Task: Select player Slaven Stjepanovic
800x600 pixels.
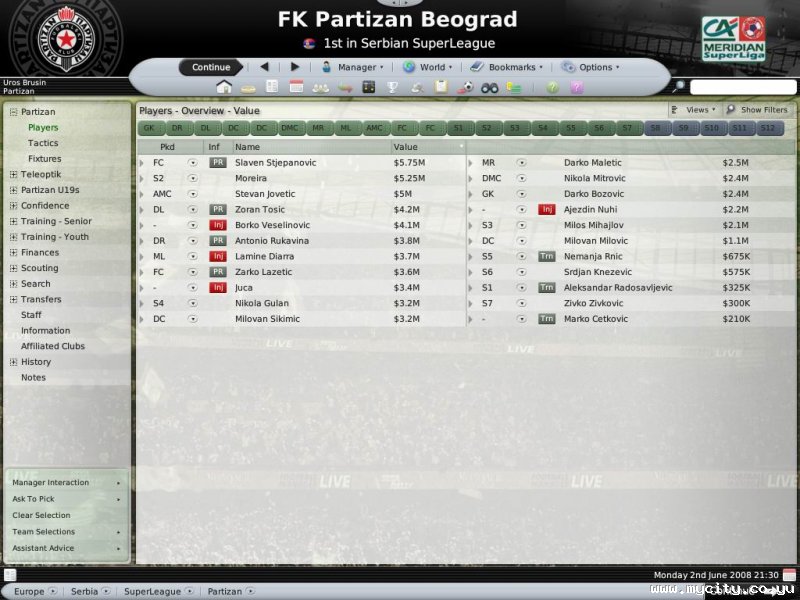Action: 275,162
